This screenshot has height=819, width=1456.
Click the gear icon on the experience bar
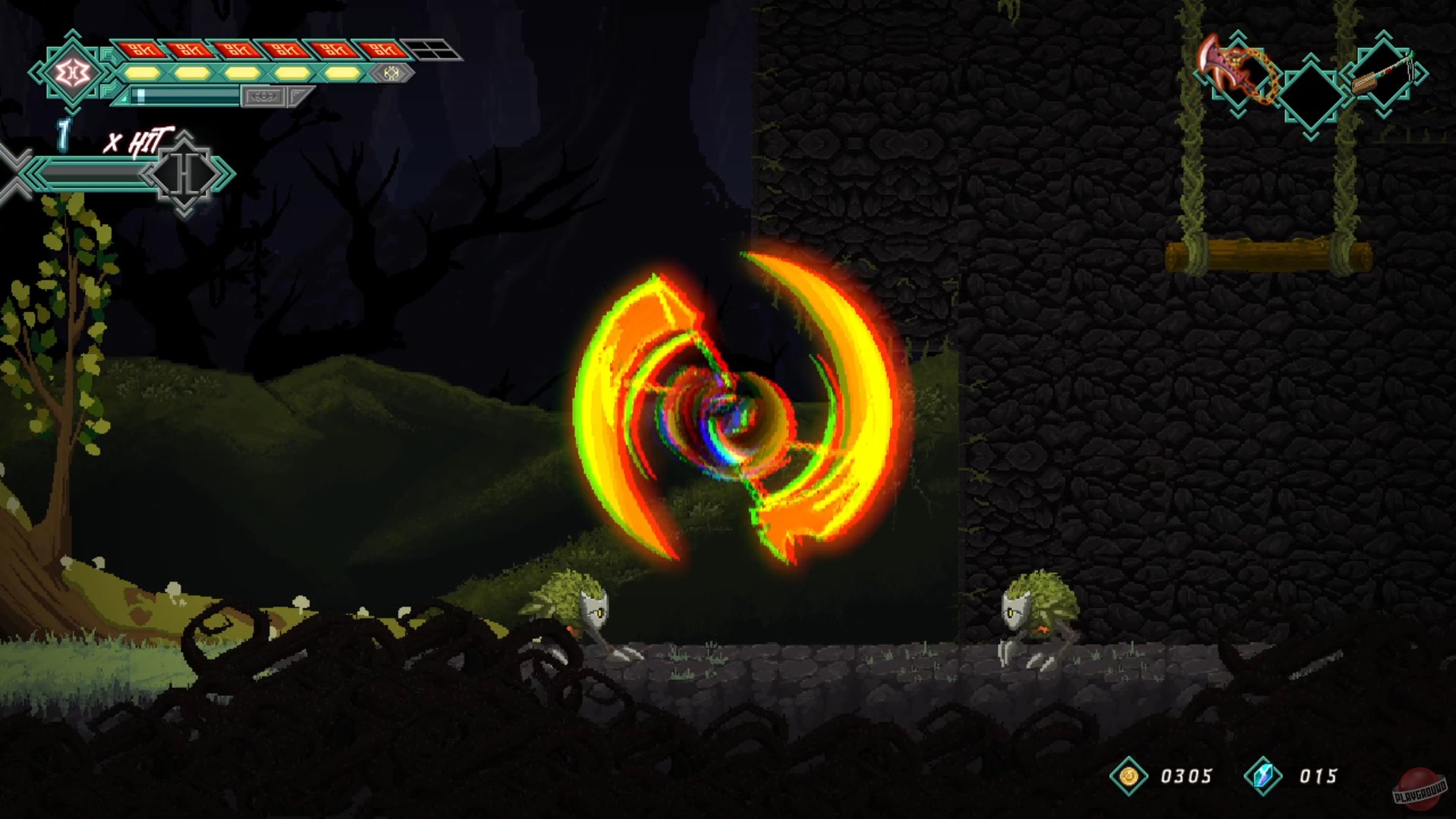point(263,96)
